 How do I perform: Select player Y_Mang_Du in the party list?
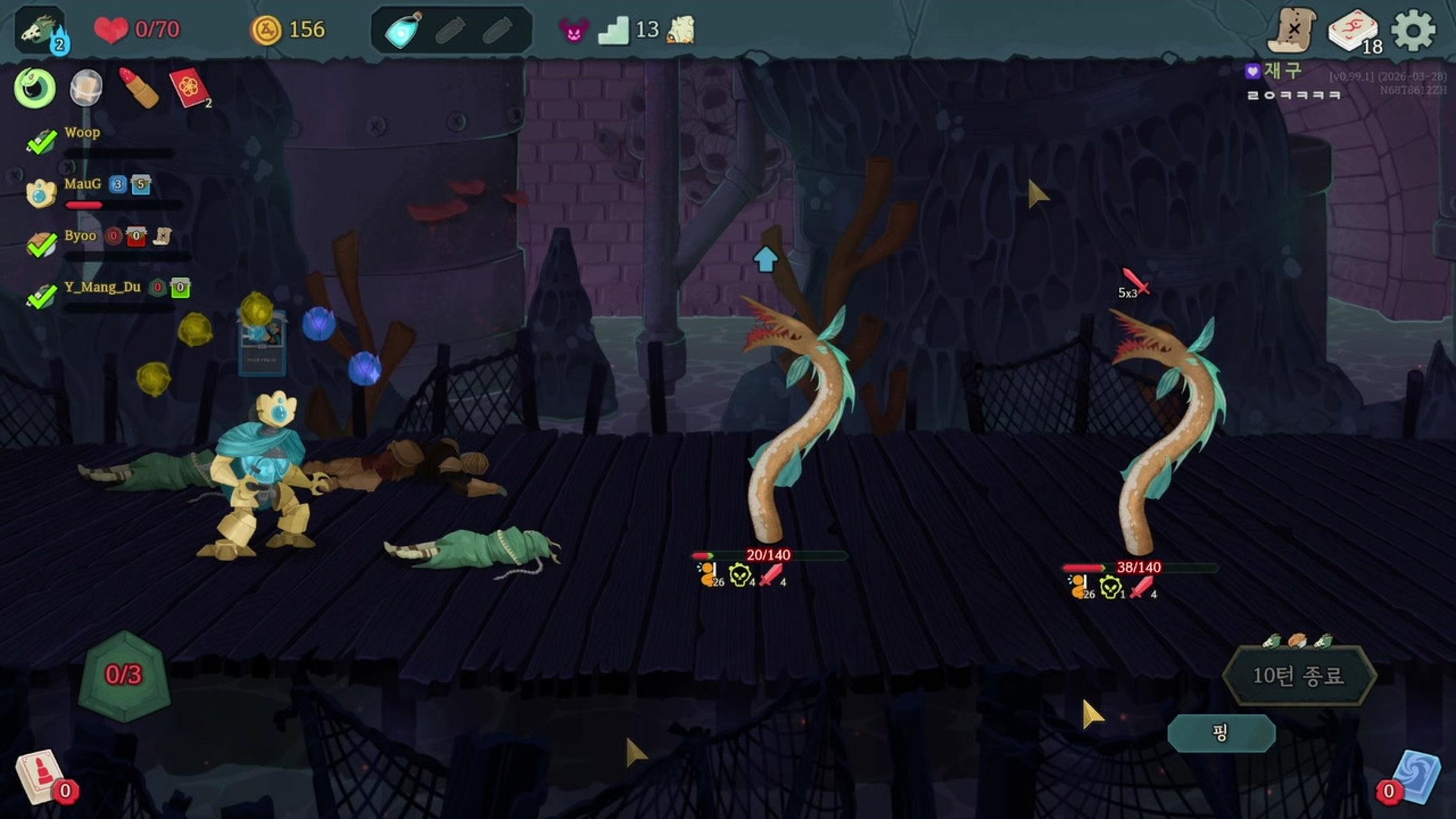[x=102, y=287]
